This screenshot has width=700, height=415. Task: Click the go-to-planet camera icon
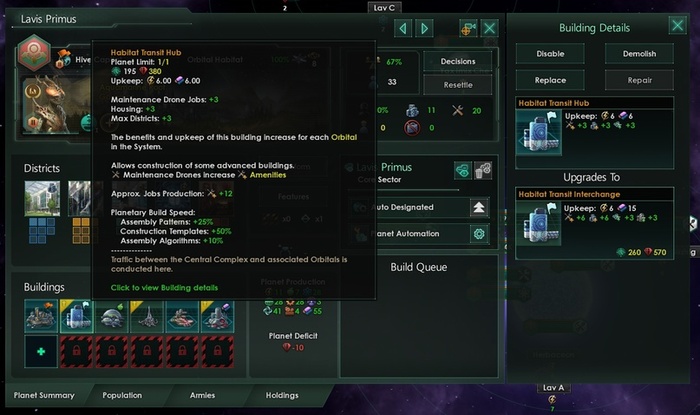pyautogui.click(x=466, y=28)
